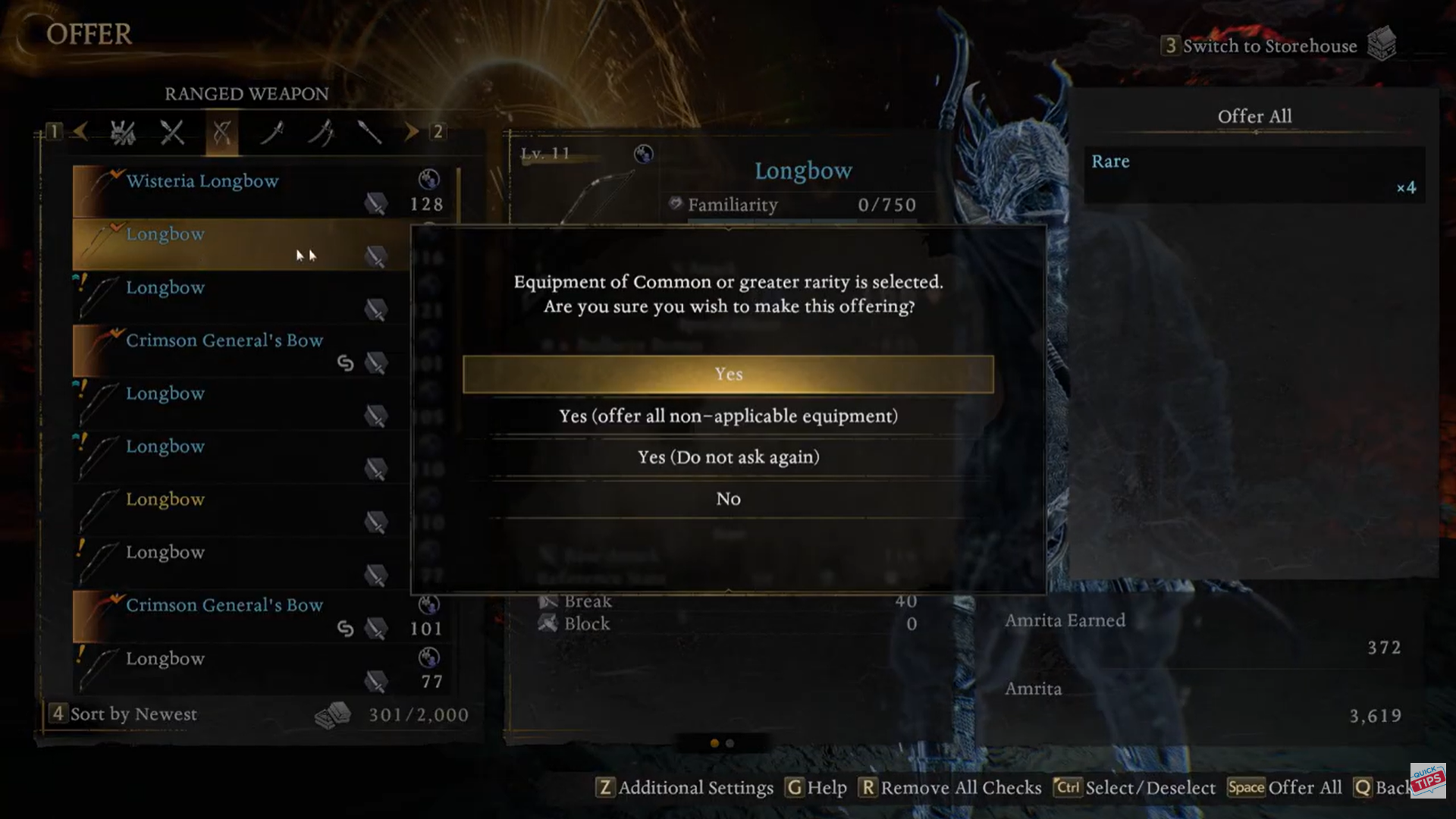
Task: Toggle the checkmark on Wisteria Longbow
Action: click(x=116, y=174)
